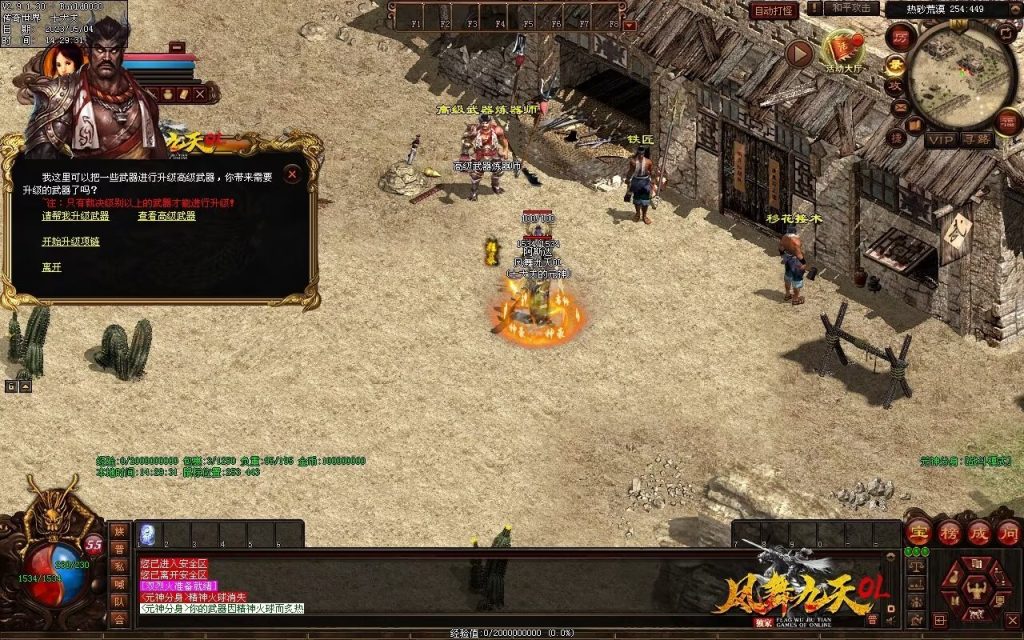Click the round play arrow button

(x=799, y=53)
